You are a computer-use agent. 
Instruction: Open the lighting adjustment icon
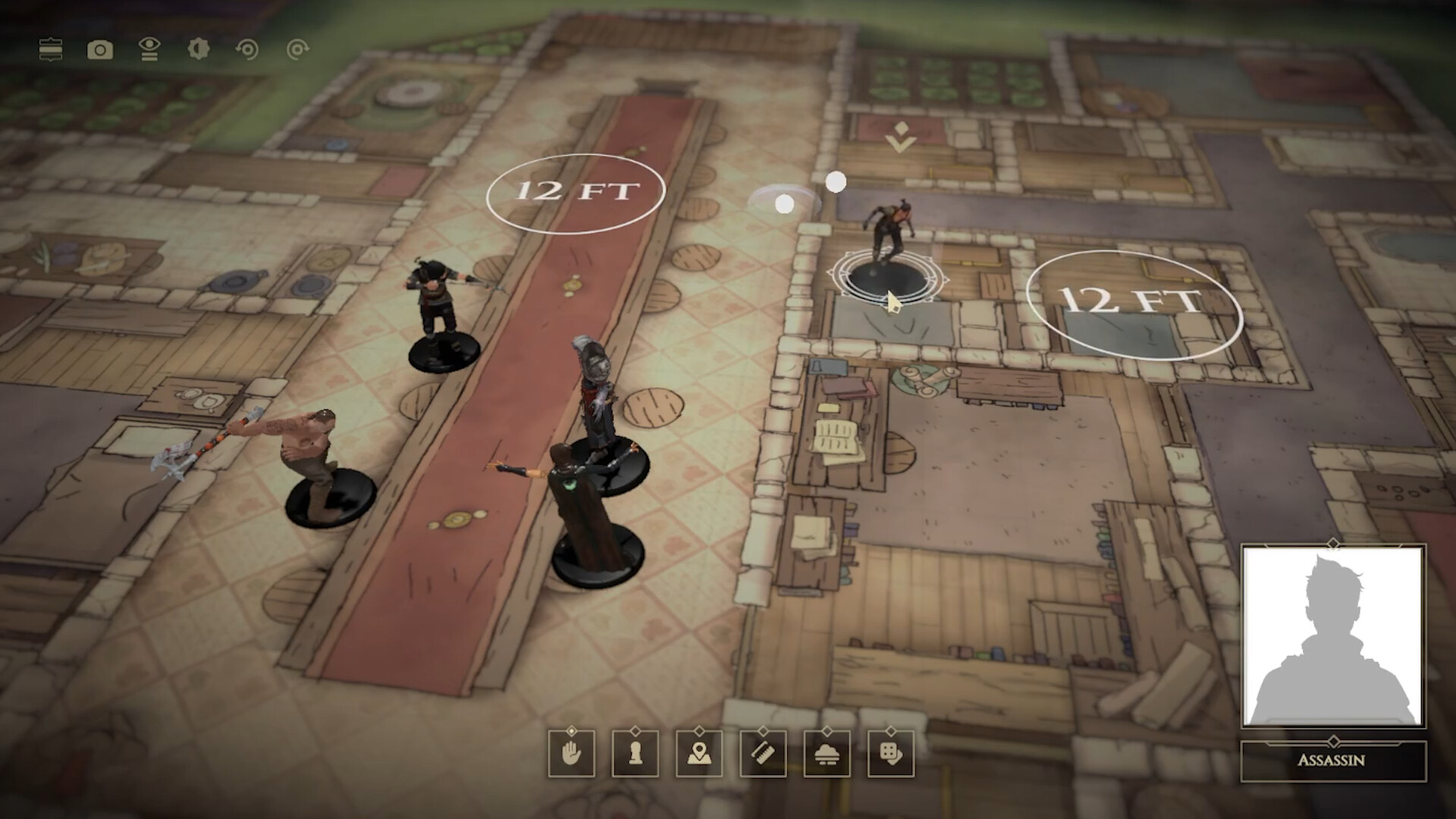(x=199, y=49)
